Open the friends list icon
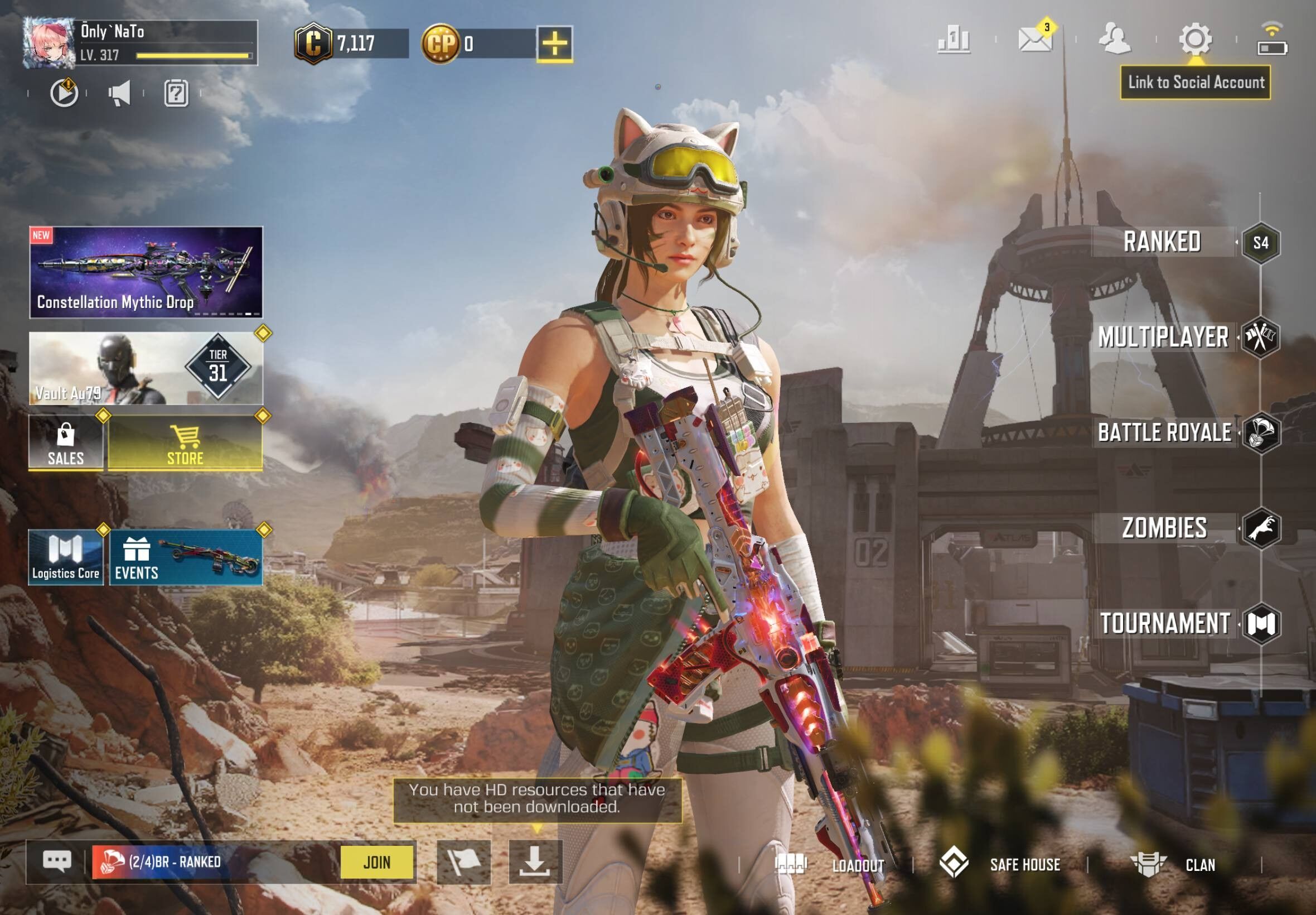The image size is (1316, 915). 1114,39
